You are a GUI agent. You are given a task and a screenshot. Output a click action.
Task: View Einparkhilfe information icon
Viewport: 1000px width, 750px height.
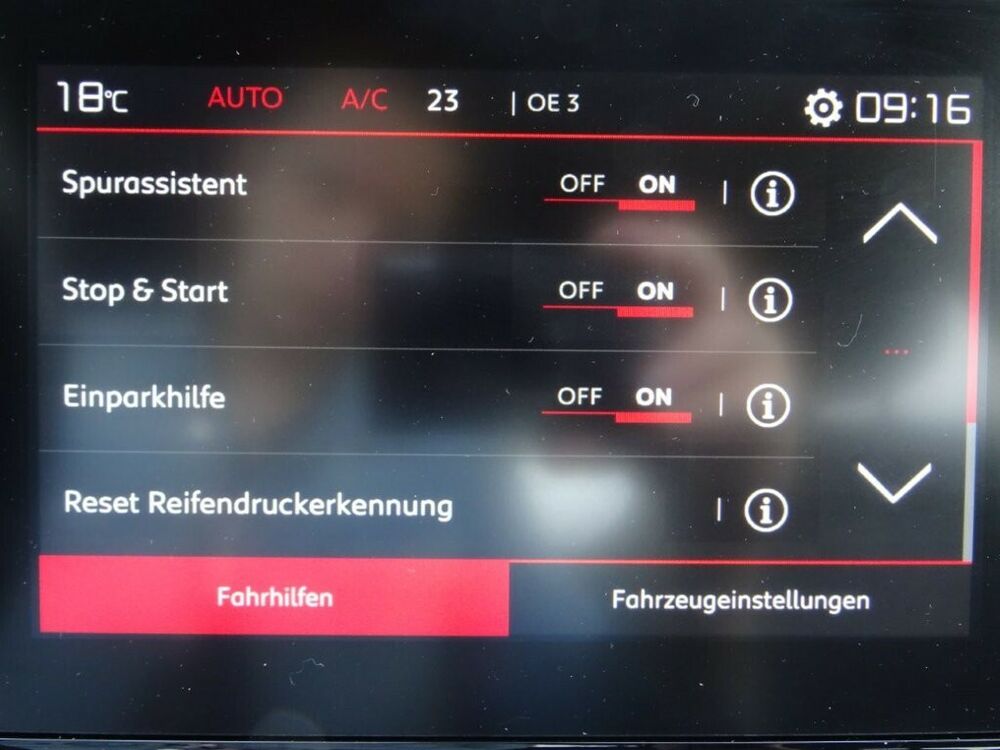768,406
